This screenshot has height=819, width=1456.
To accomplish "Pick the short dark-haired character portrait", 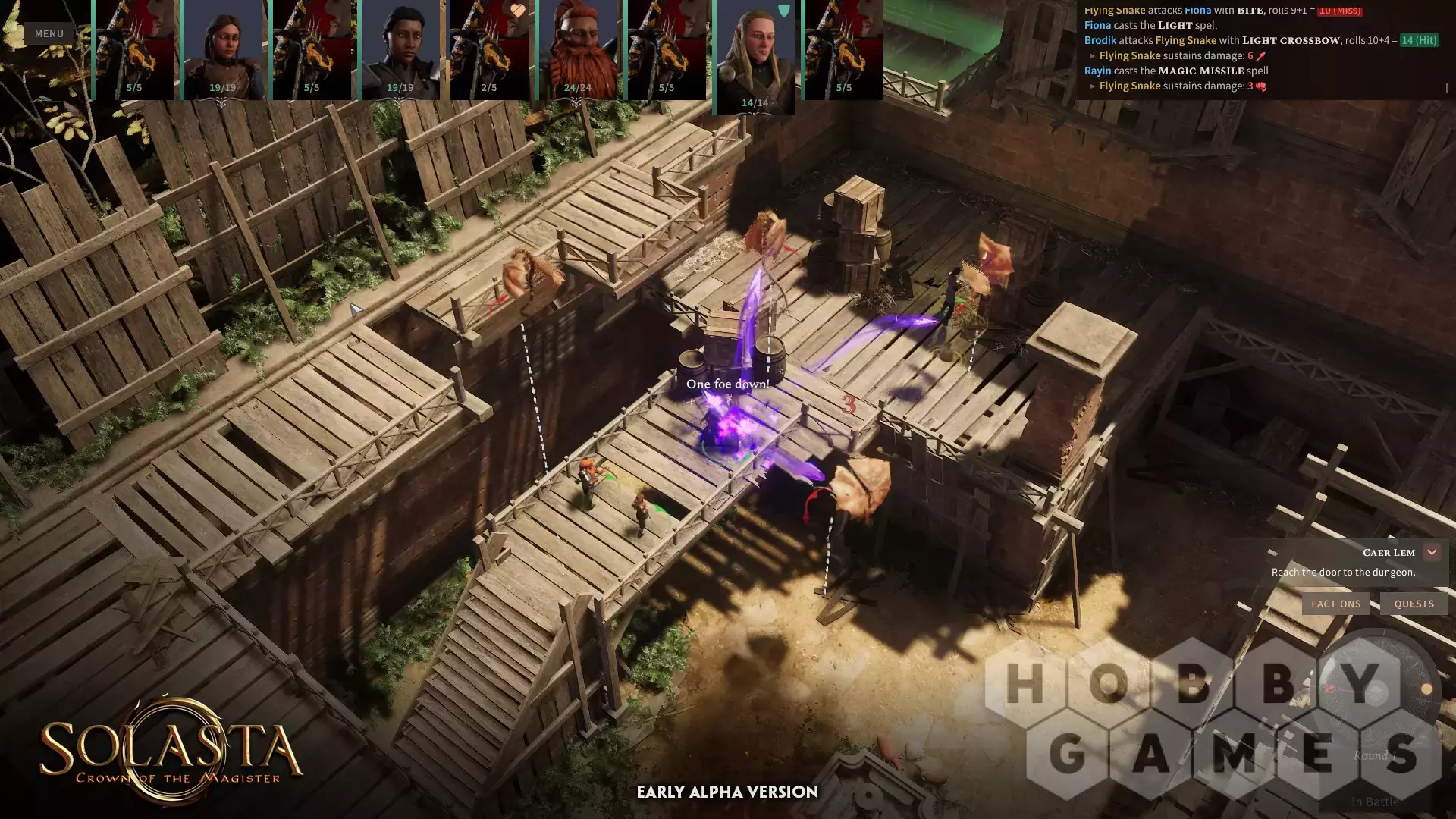I will (x=400, y=49).
